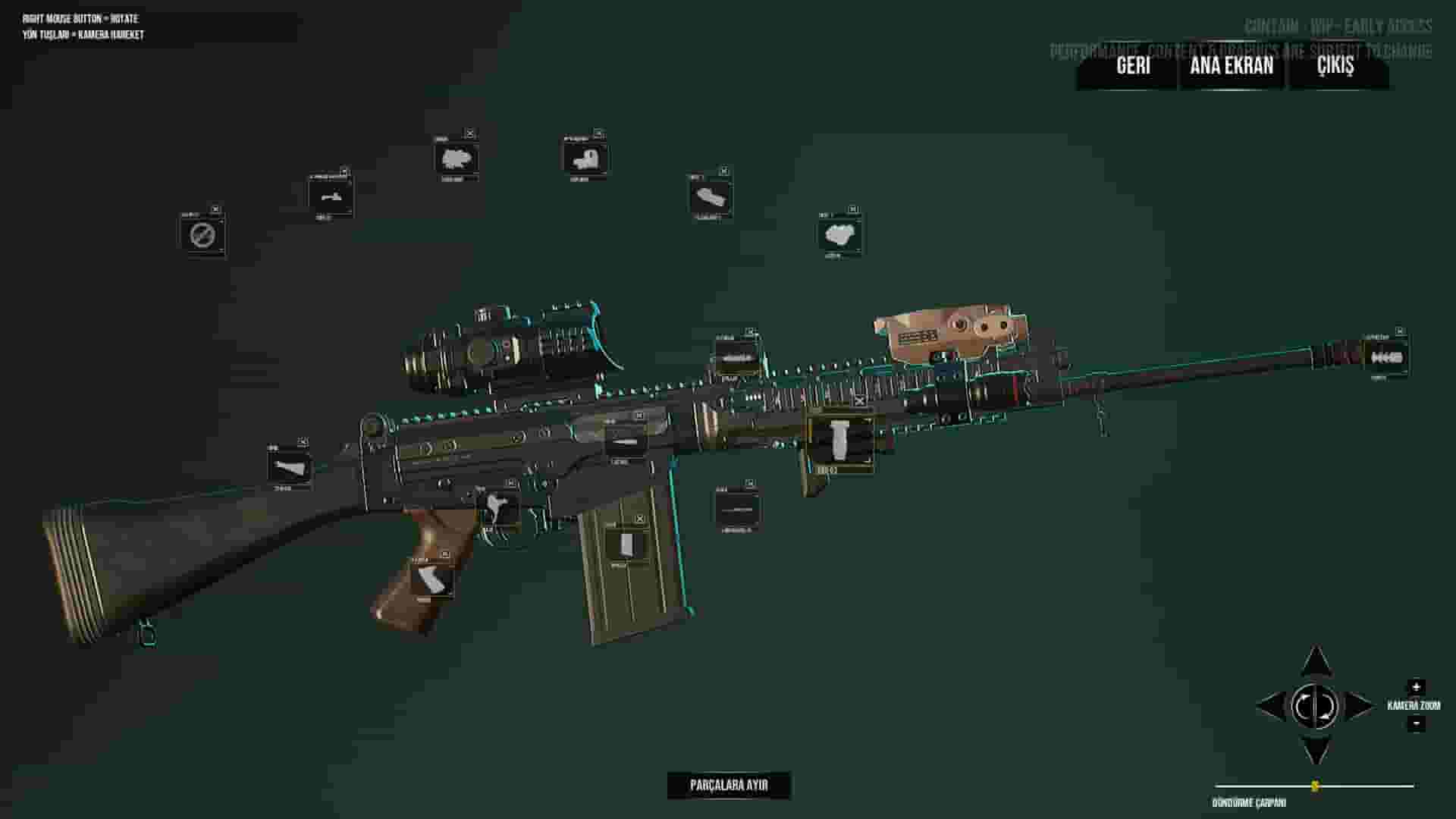Open the ÇIKIŞ option
Viewport: 1456px width, 819px height.
pyautogui.click(x=1335, y=68)
